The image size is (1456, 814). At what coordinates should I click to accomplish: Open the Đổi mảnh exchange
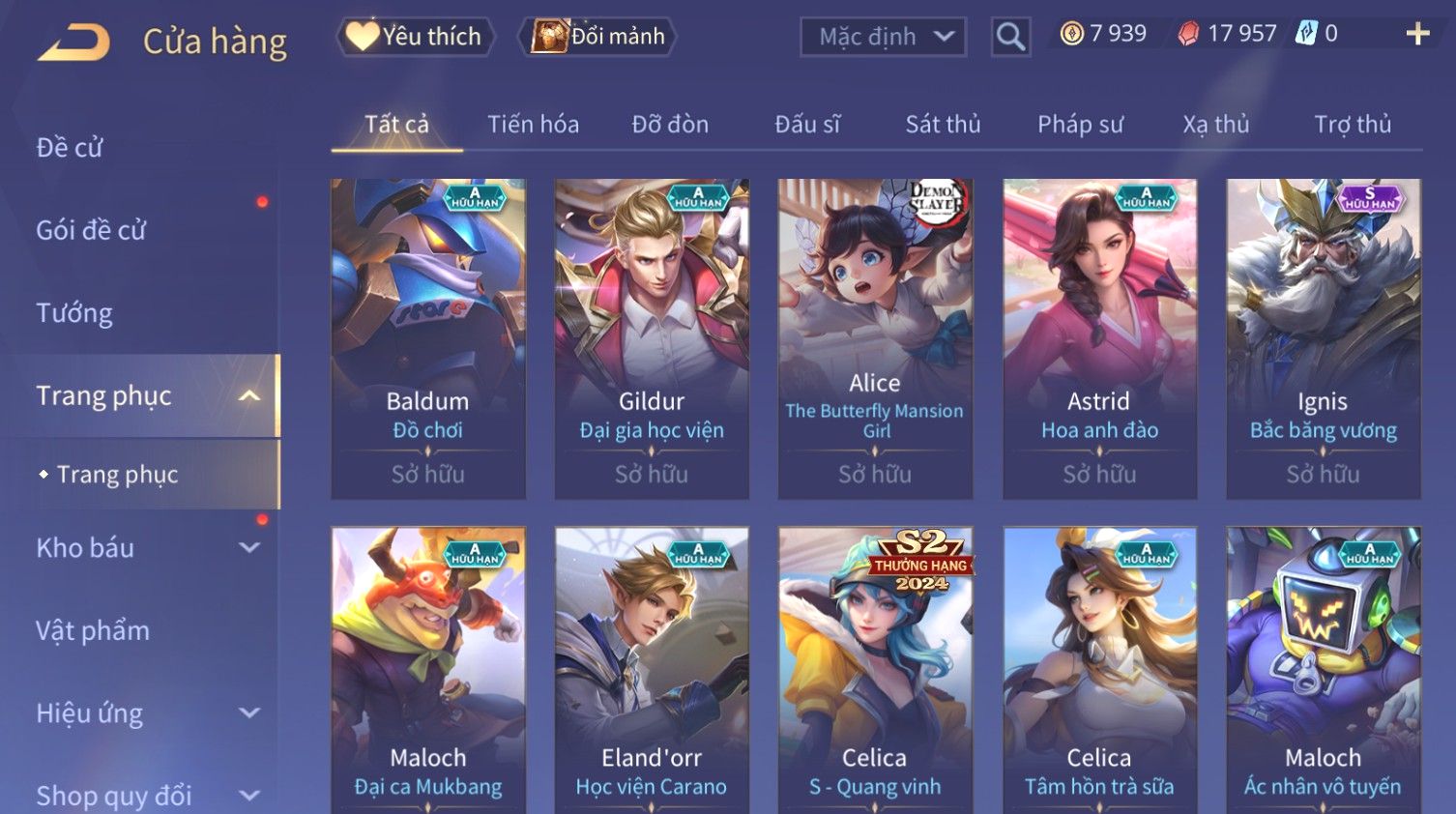pos(598,37)
